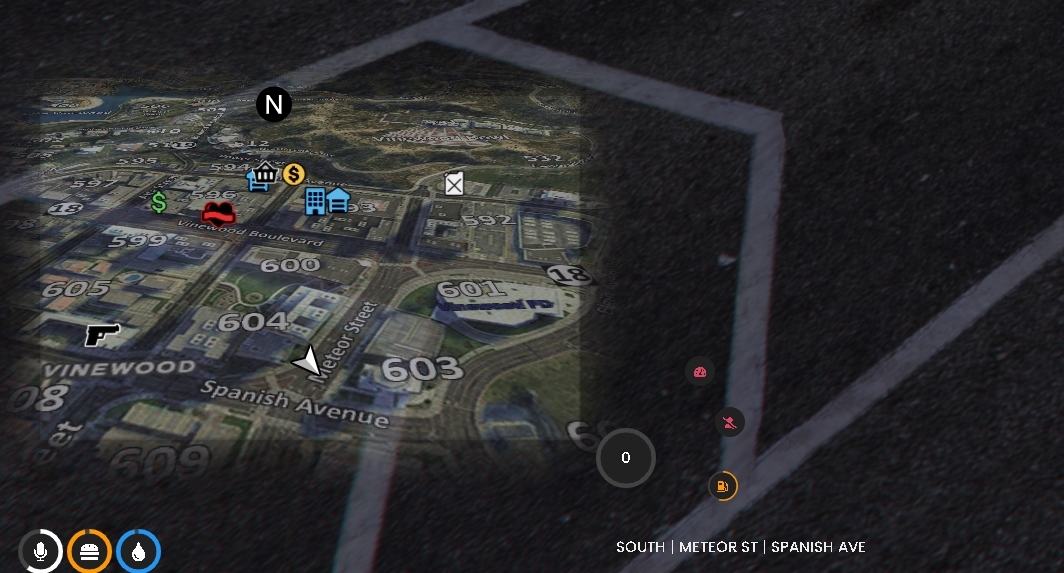Click the Ammu-Nation pistol blip on the map
The image size is (1064, 573).
pos(102,334)
